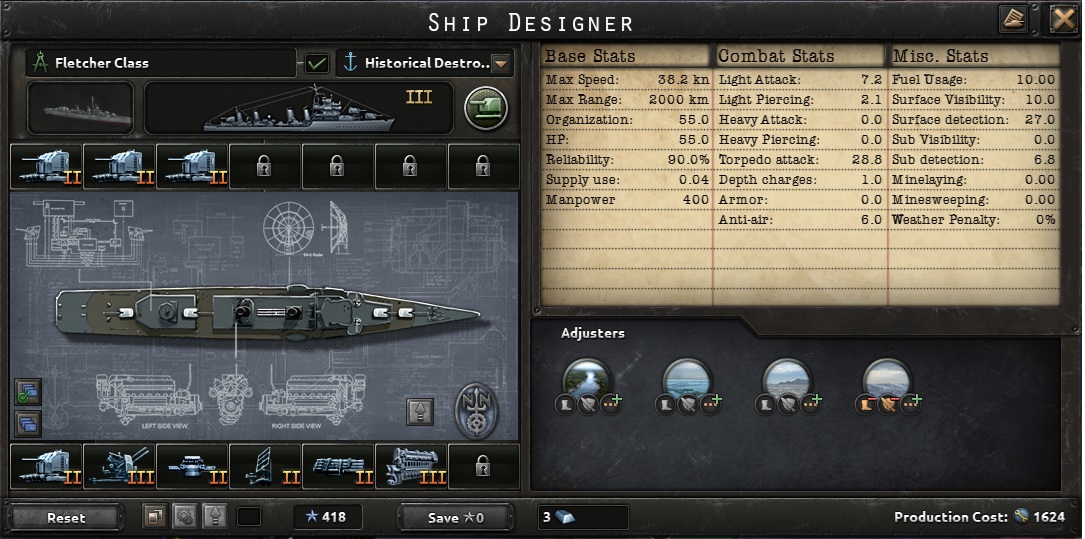Select the ship engine module slot
This screenshot has height=539, width=1085.
coord(411,467)
